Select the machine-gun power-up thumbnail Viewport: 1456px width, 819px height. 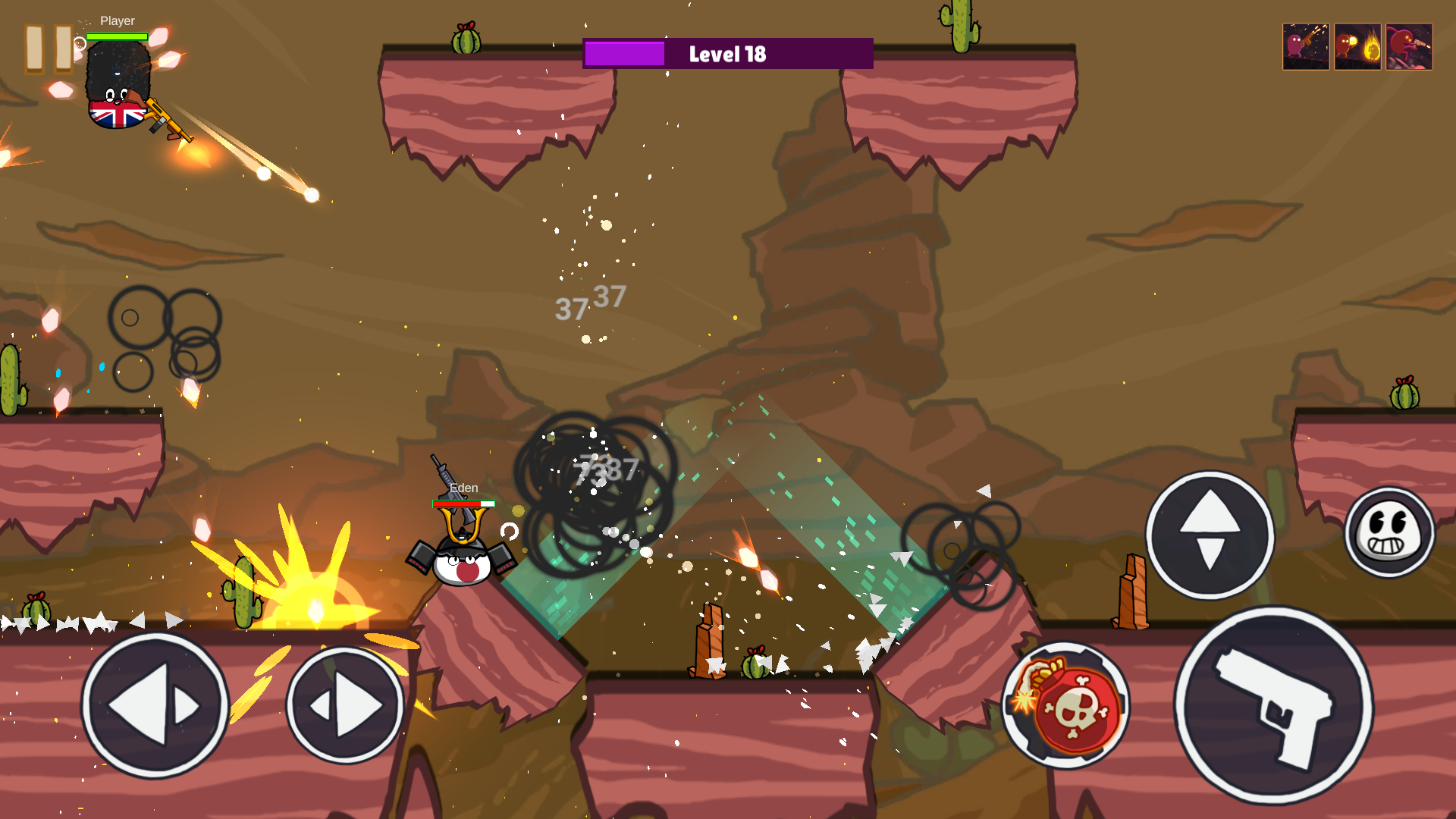point(1306,47)
